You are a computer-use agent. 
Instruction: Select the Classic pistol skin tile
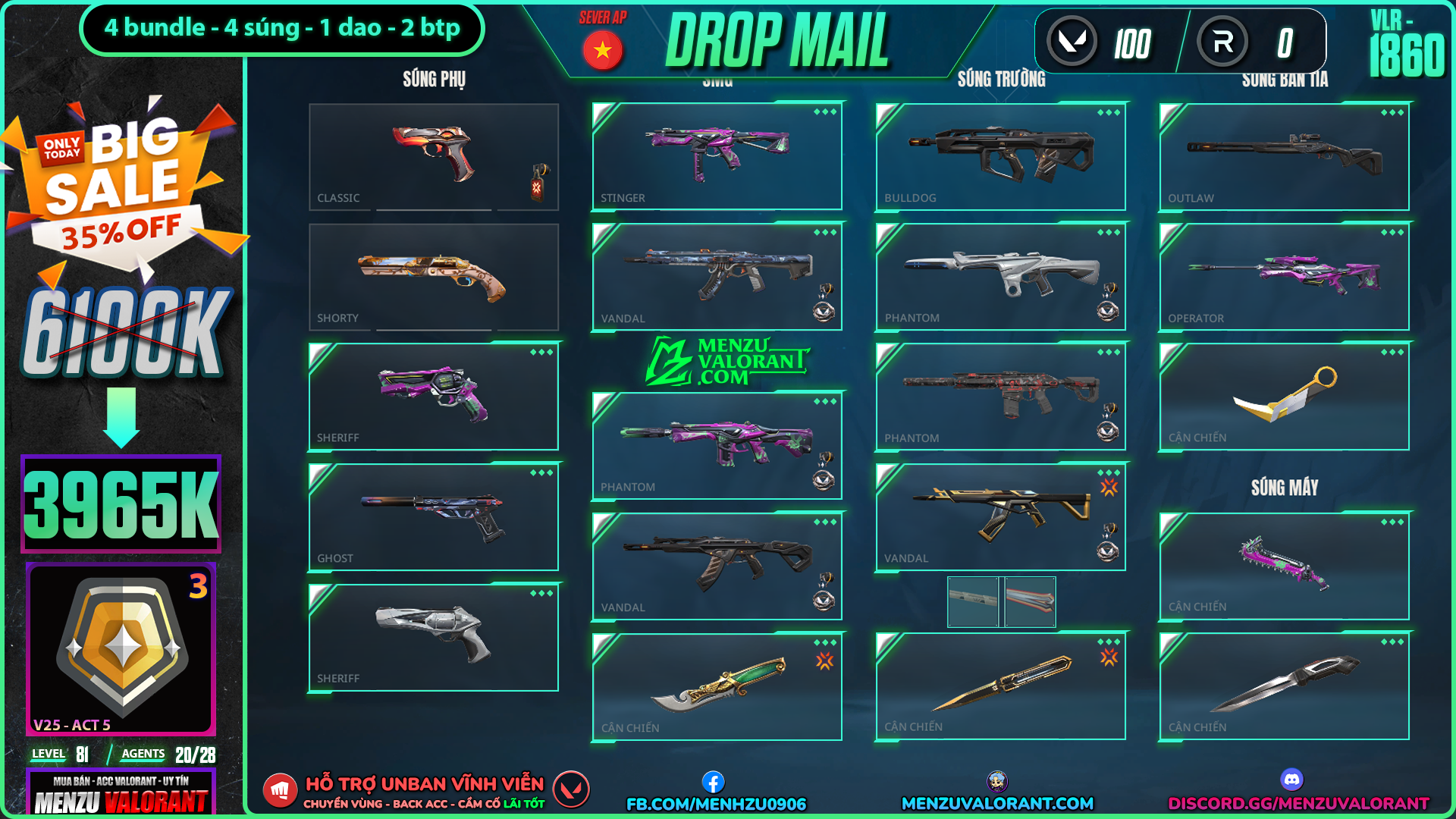point(433,157)
